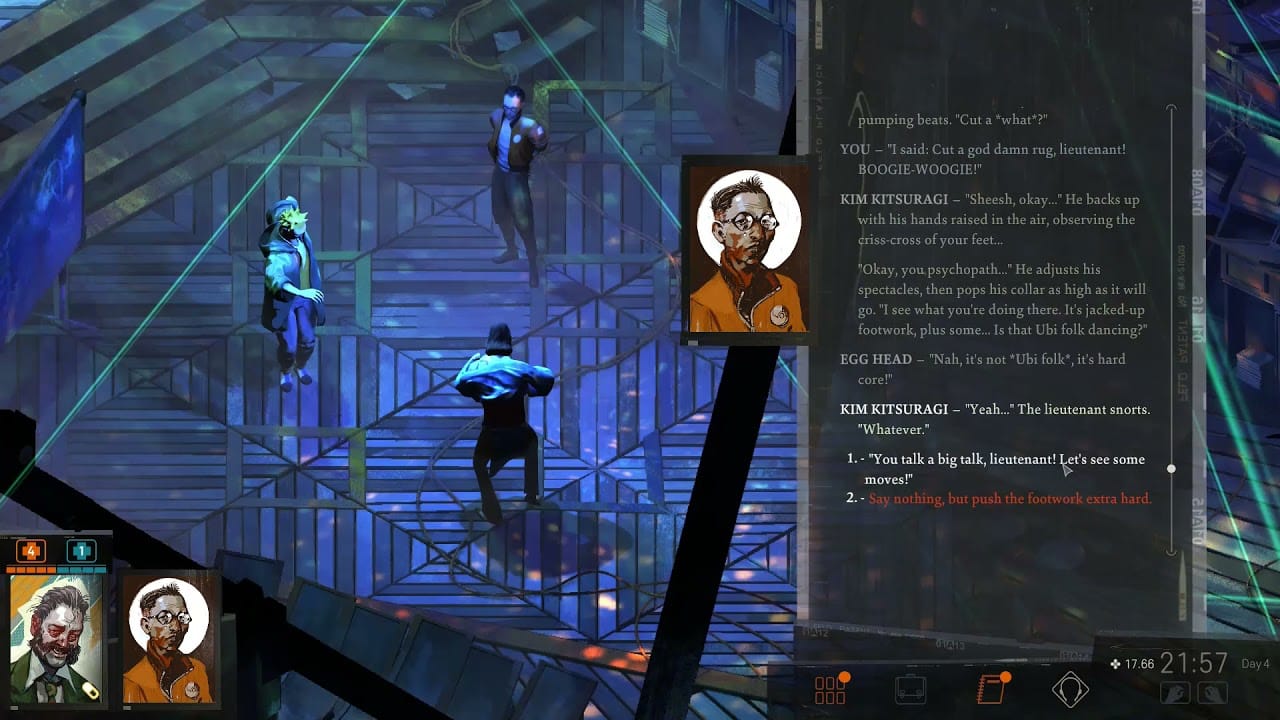Select the right hand gesture icon
Screen dimensions: 1280x720
point(1214,692)
